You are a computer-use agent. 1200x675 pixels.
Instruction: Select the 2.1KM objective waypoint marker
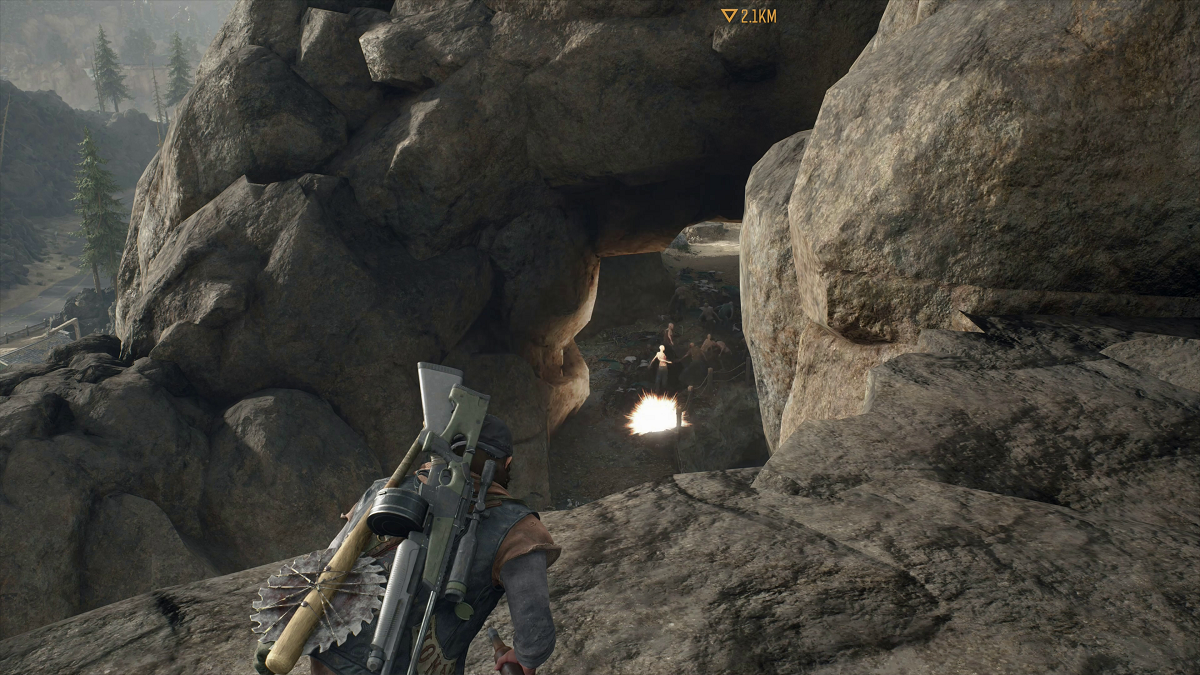pos(729,16)
